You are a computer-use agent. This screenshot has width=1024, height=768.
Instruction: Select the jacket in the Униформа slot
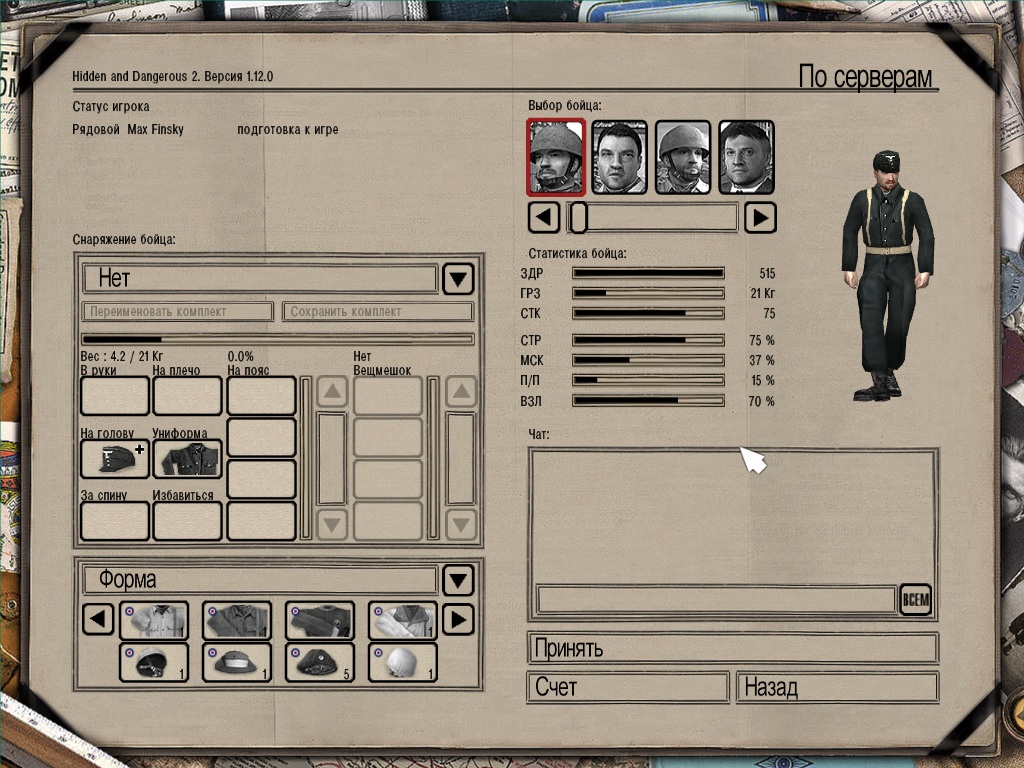[x=187, y=459]
